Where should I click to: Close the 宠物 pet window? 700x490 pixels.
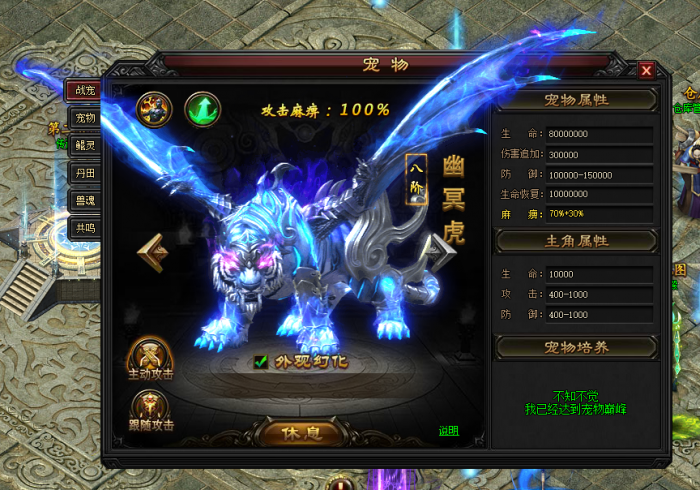point(646,70)
